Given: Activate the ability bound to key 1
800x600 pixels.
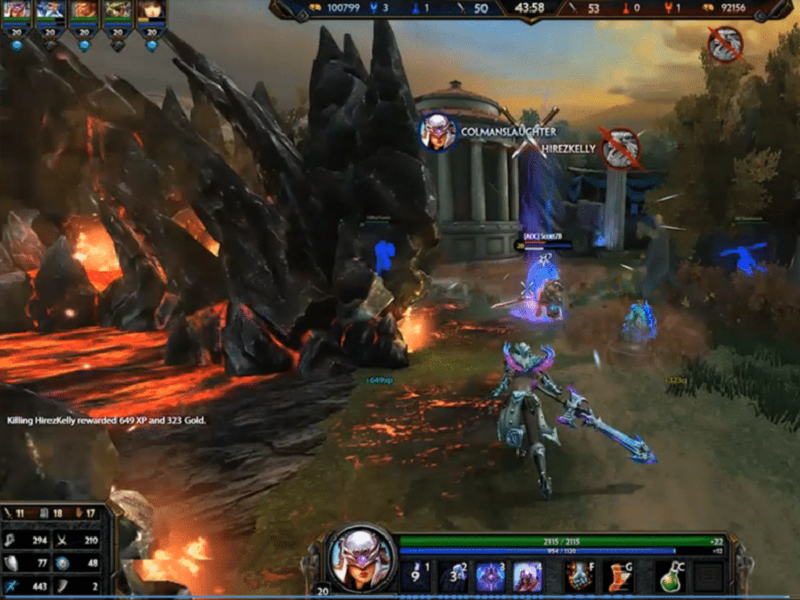Looking at the screenshot, I should tap(417, 575).
